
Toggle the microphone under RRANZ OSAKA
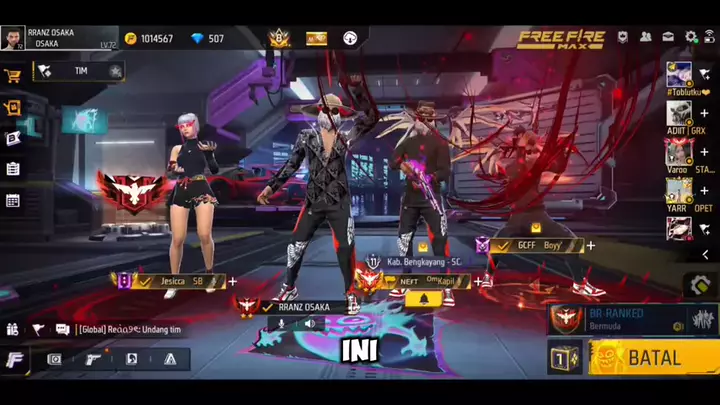(282, 324)
